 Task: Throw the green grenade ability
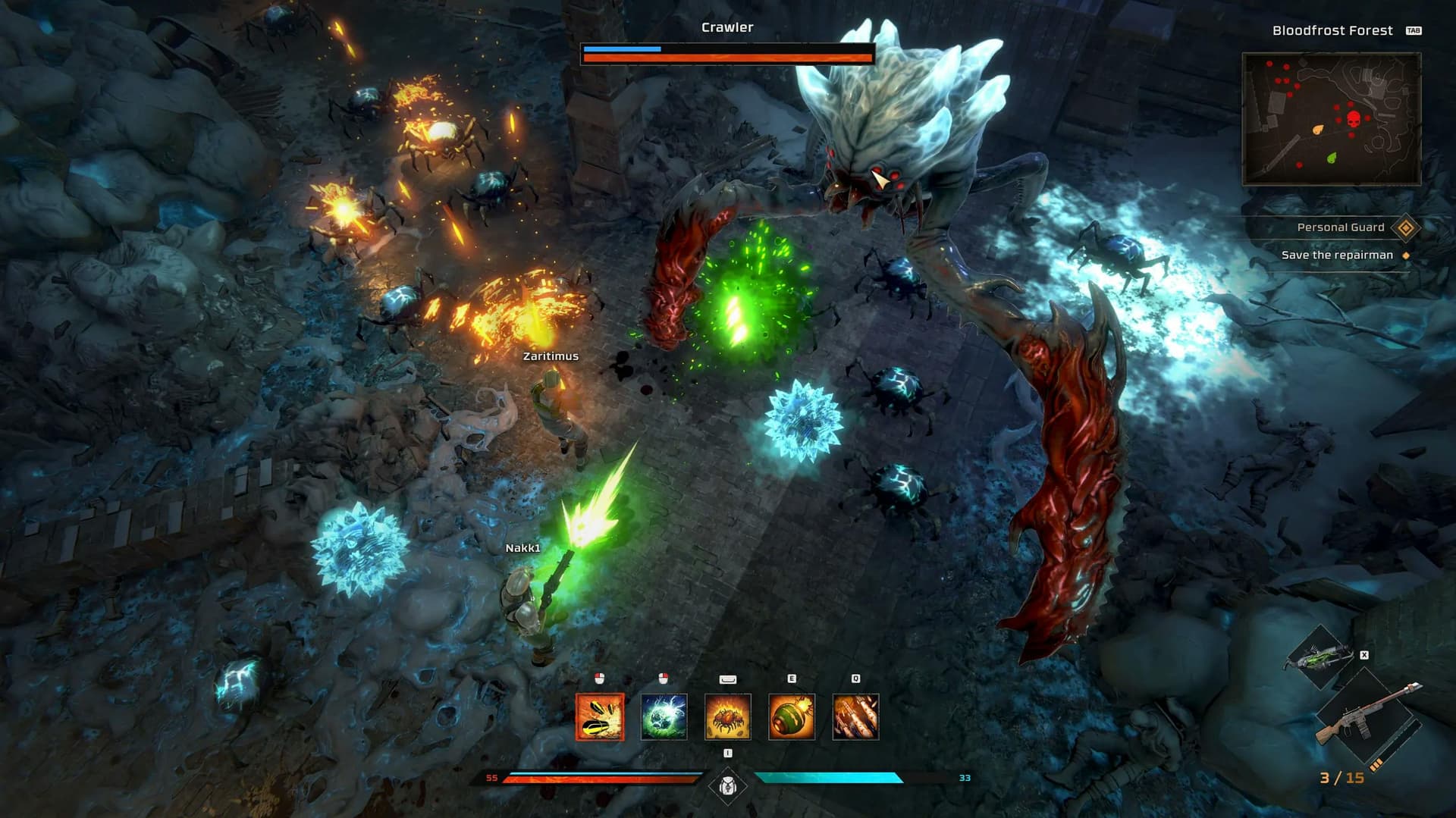click(x=792, y=716)
